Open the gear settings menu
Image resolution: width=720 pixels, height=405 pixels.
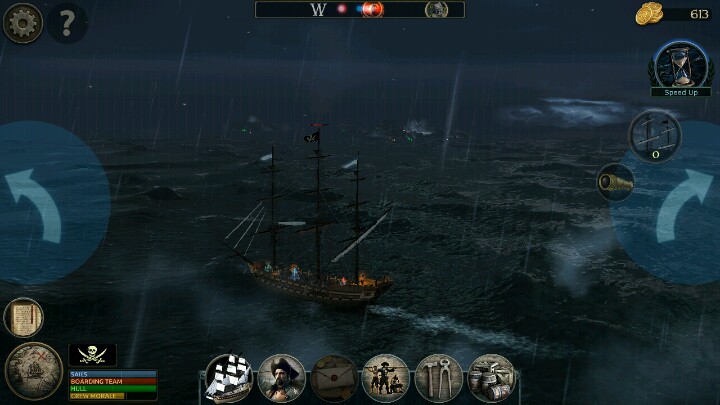click(22, 22)
